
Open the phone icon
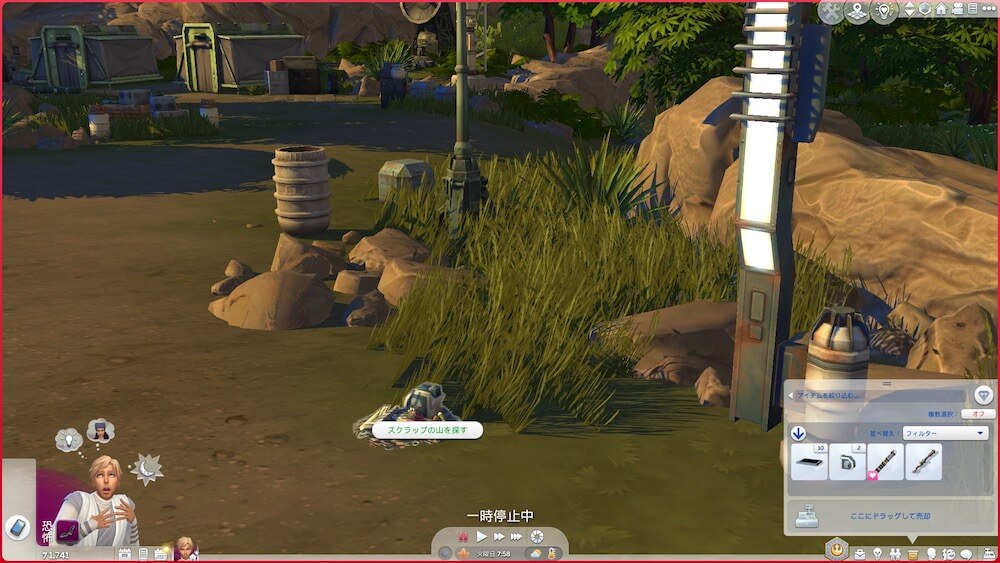(x=17, y=527)
